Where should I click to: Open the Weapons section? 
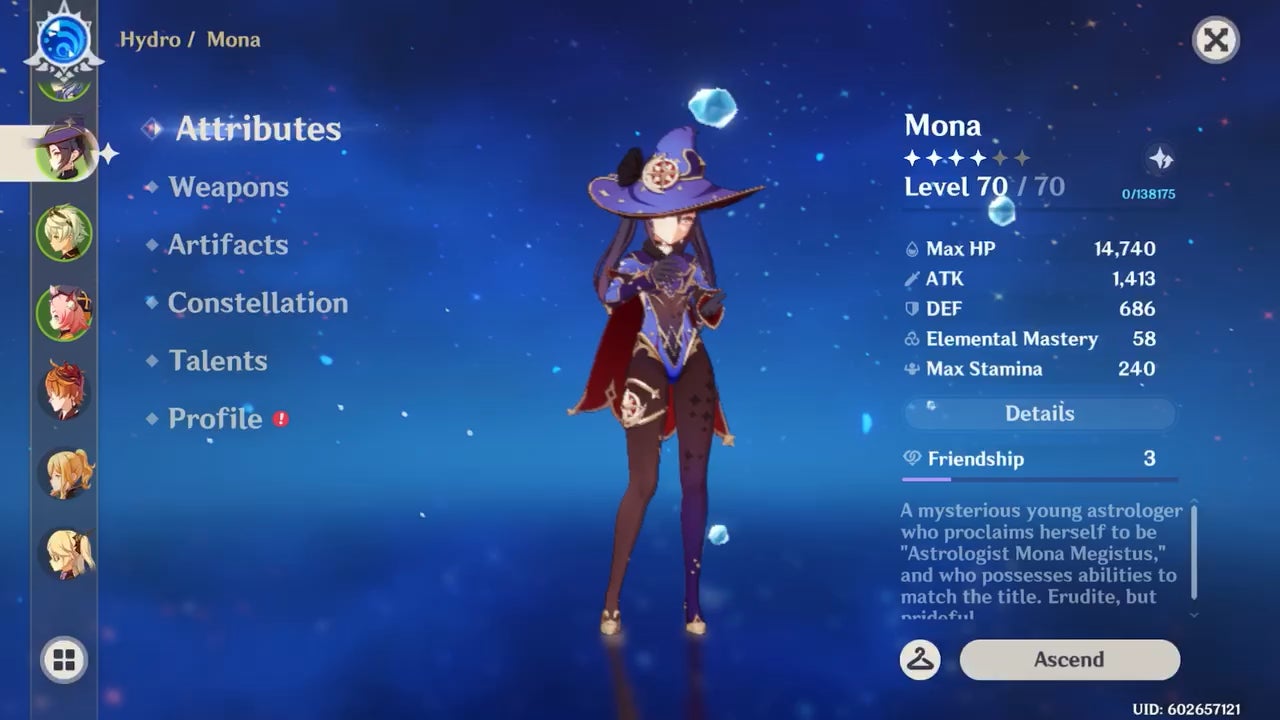point(228,187)
